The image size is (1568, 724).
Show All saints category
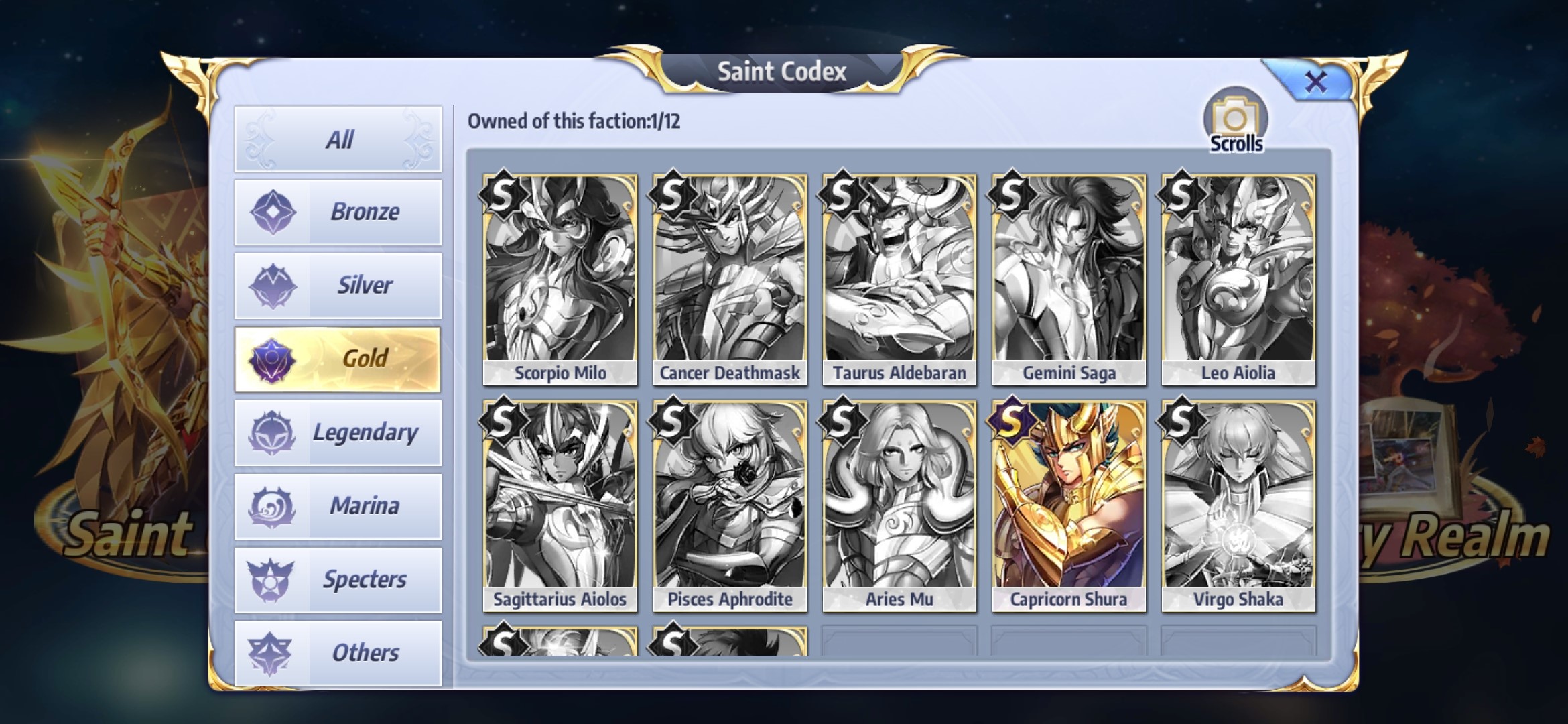338,139
